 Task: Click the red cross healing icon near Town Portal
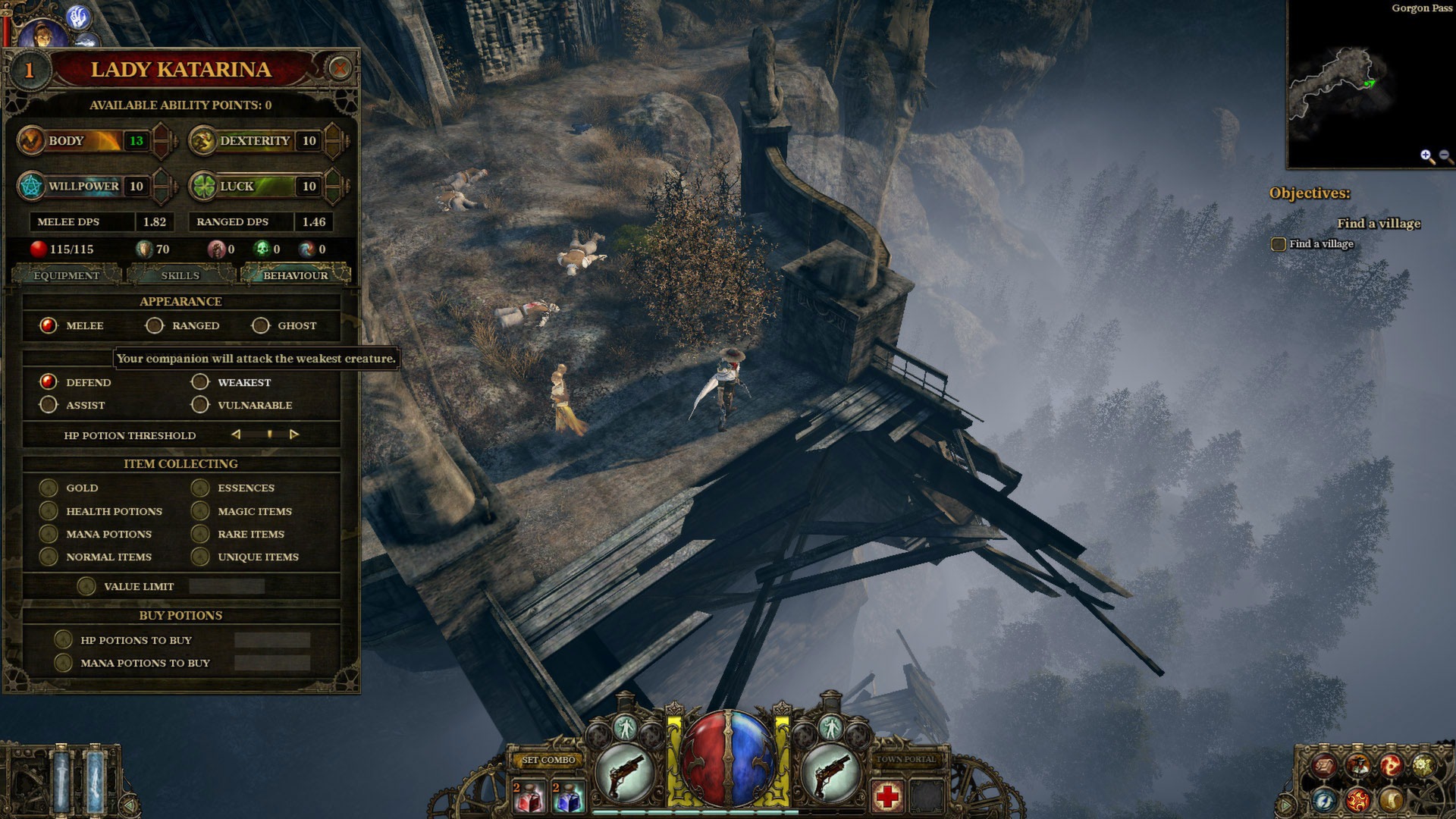click(887, 795)
